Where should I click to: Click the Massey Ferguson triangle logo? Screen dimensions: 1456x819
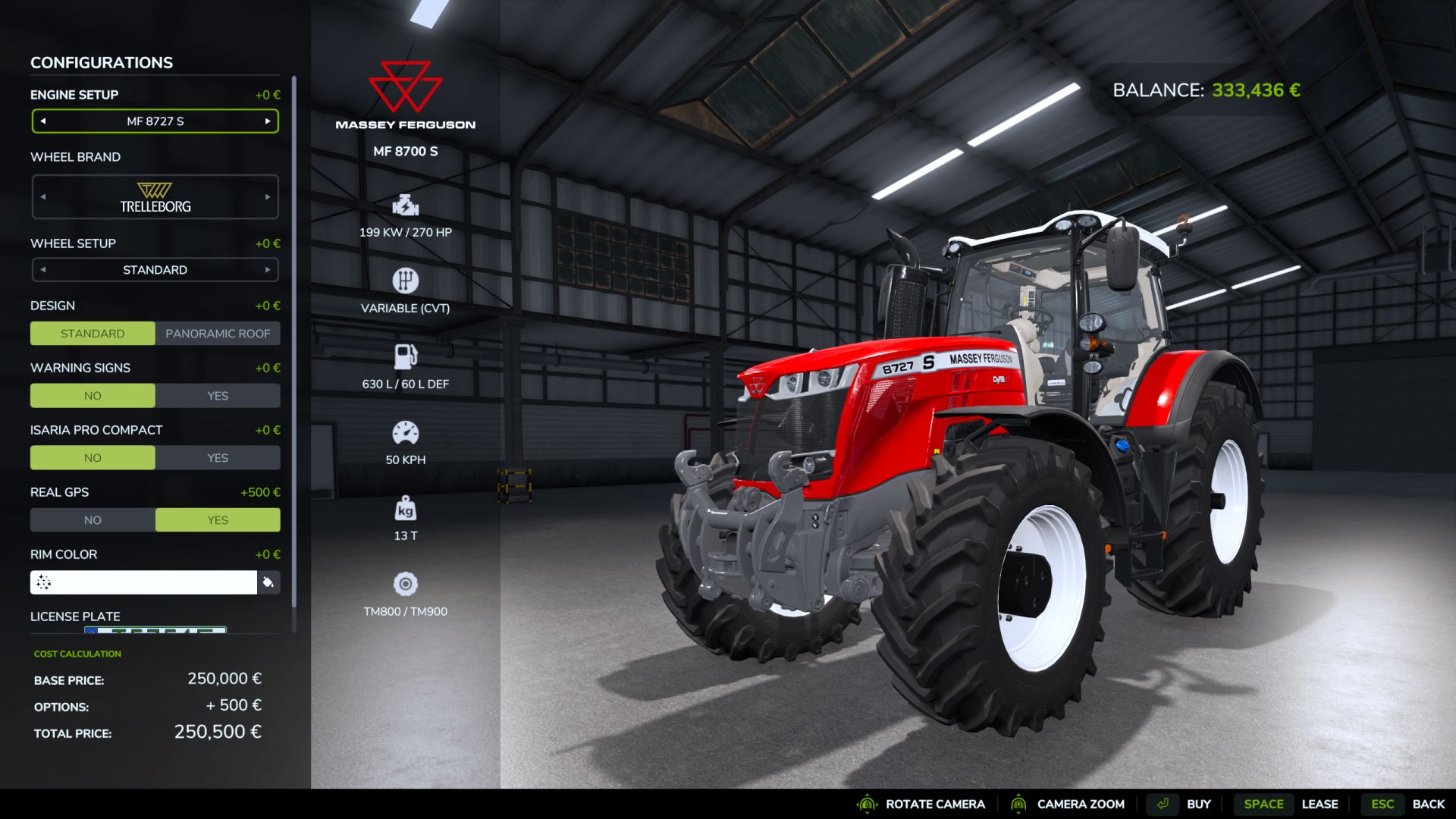click(x=406, y=85)
